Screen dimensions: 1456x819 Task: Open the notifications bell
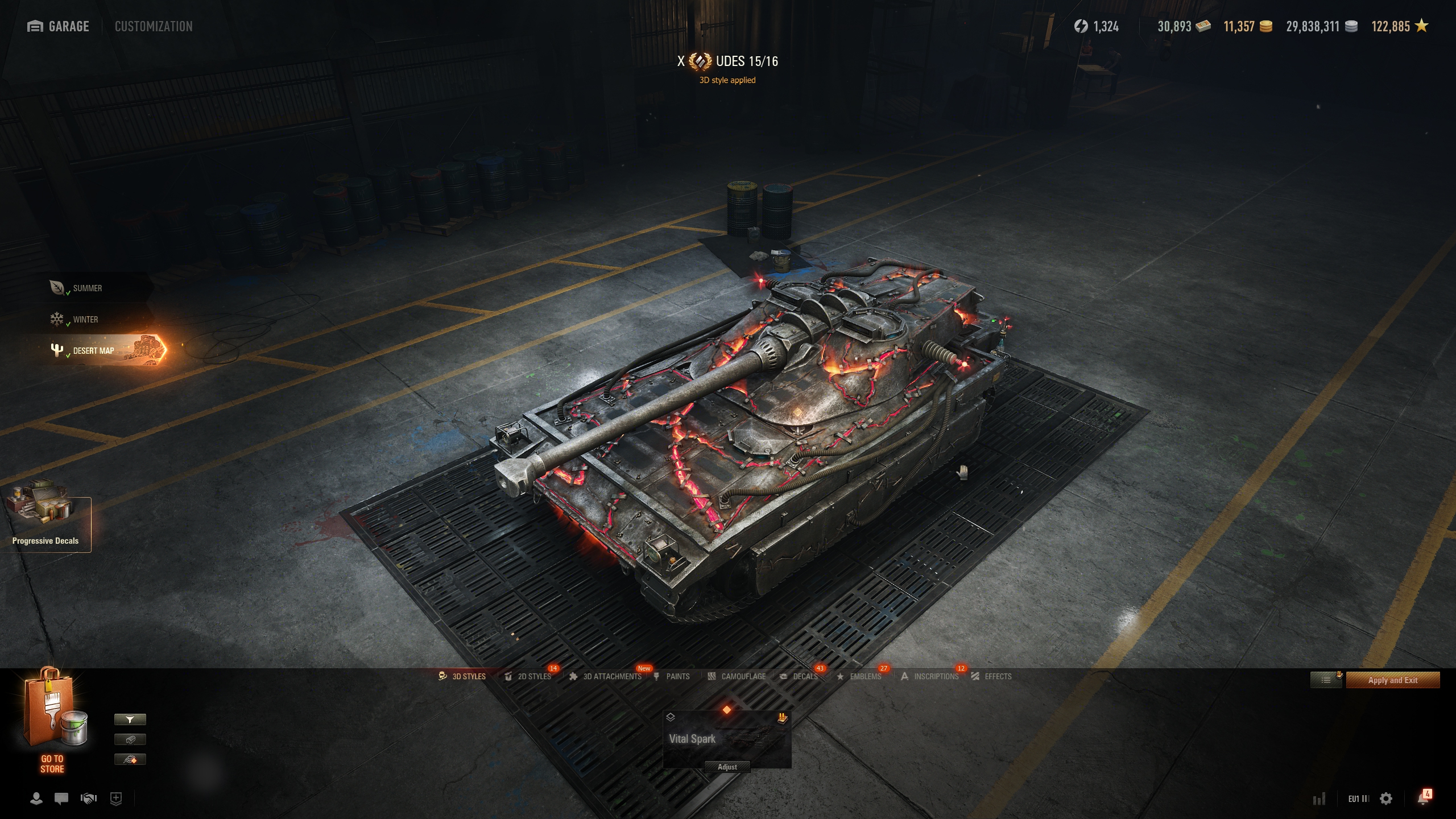tap(1422, 799)
